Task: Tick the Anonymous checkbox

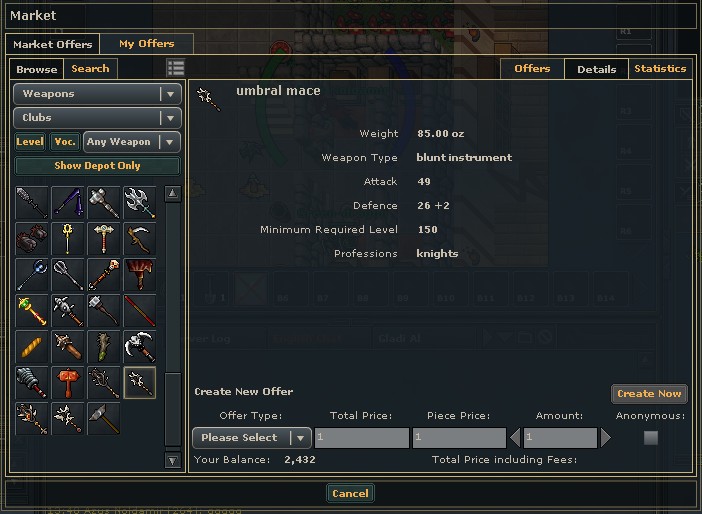Action: (651, 438)
